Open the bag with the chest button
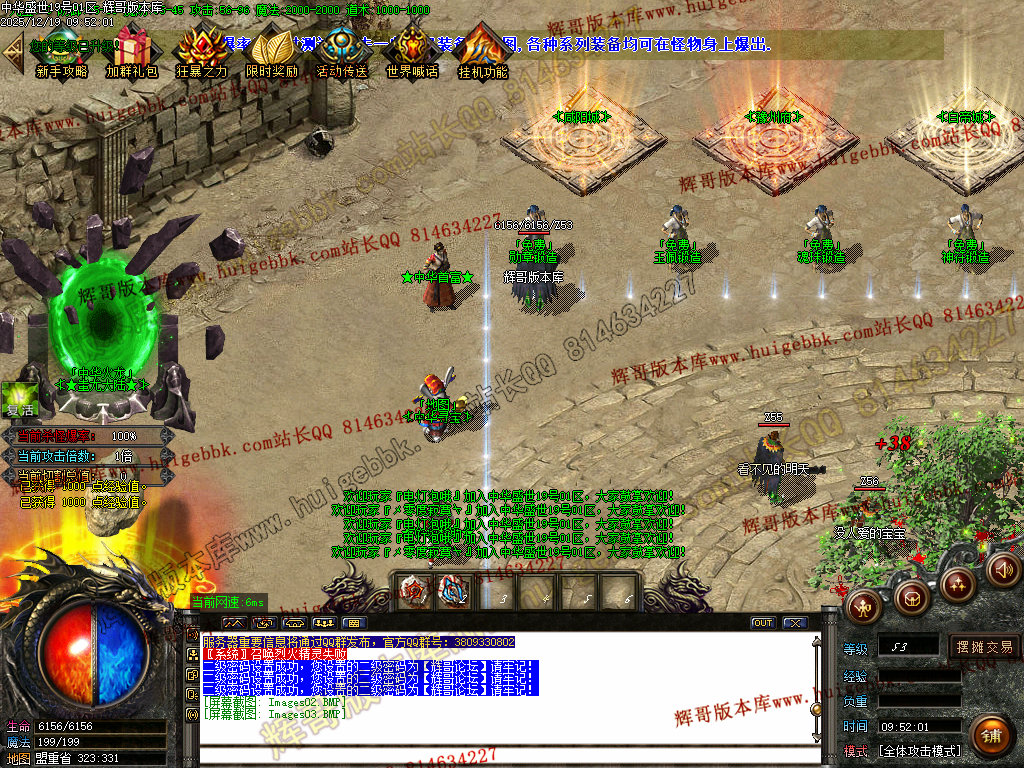Image resolution: width=1024 pixels, height=768 pixels. (911, 597)
